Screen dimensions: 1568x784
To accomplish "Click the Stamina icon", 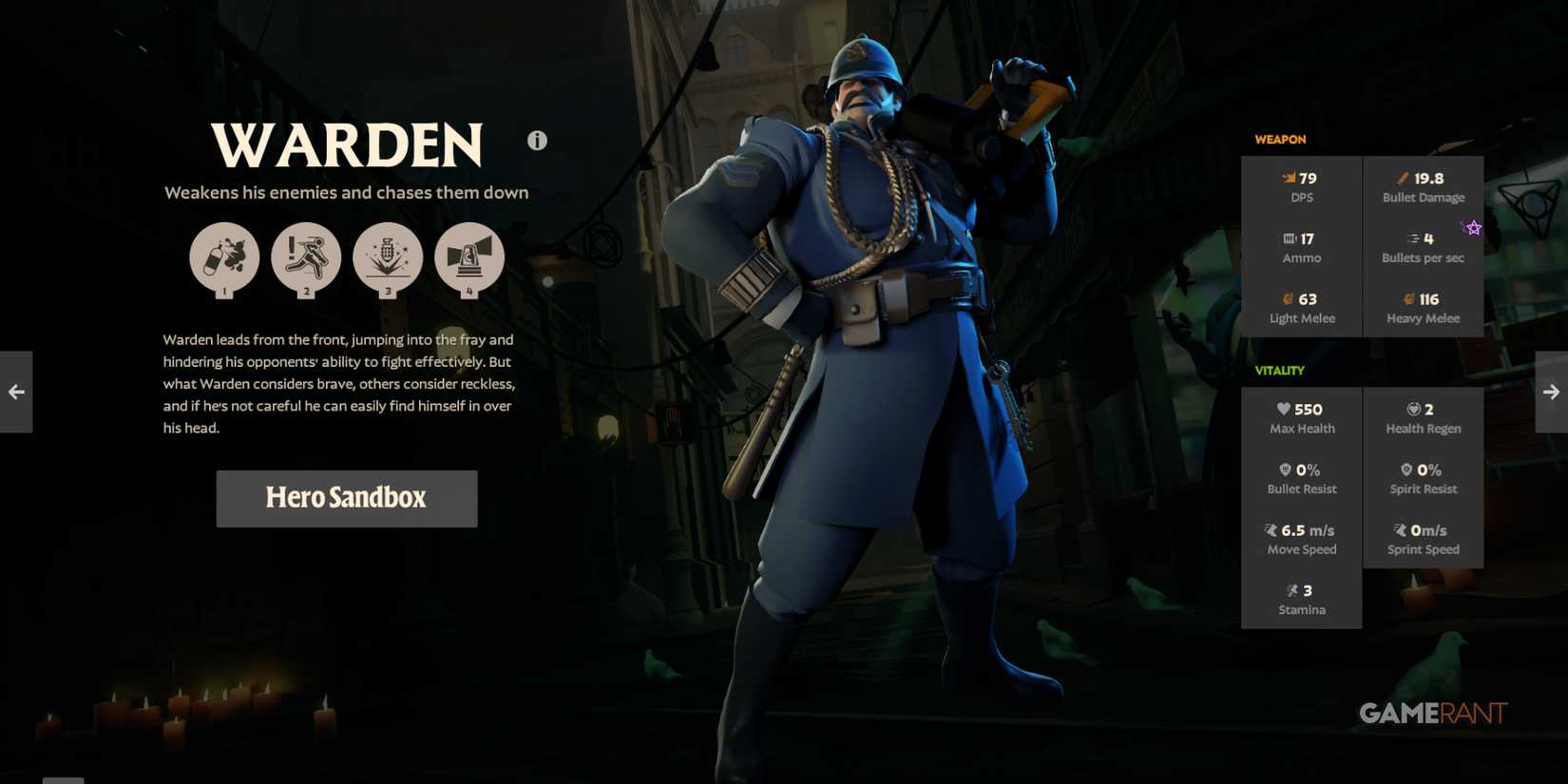I will click(1294, 590).
